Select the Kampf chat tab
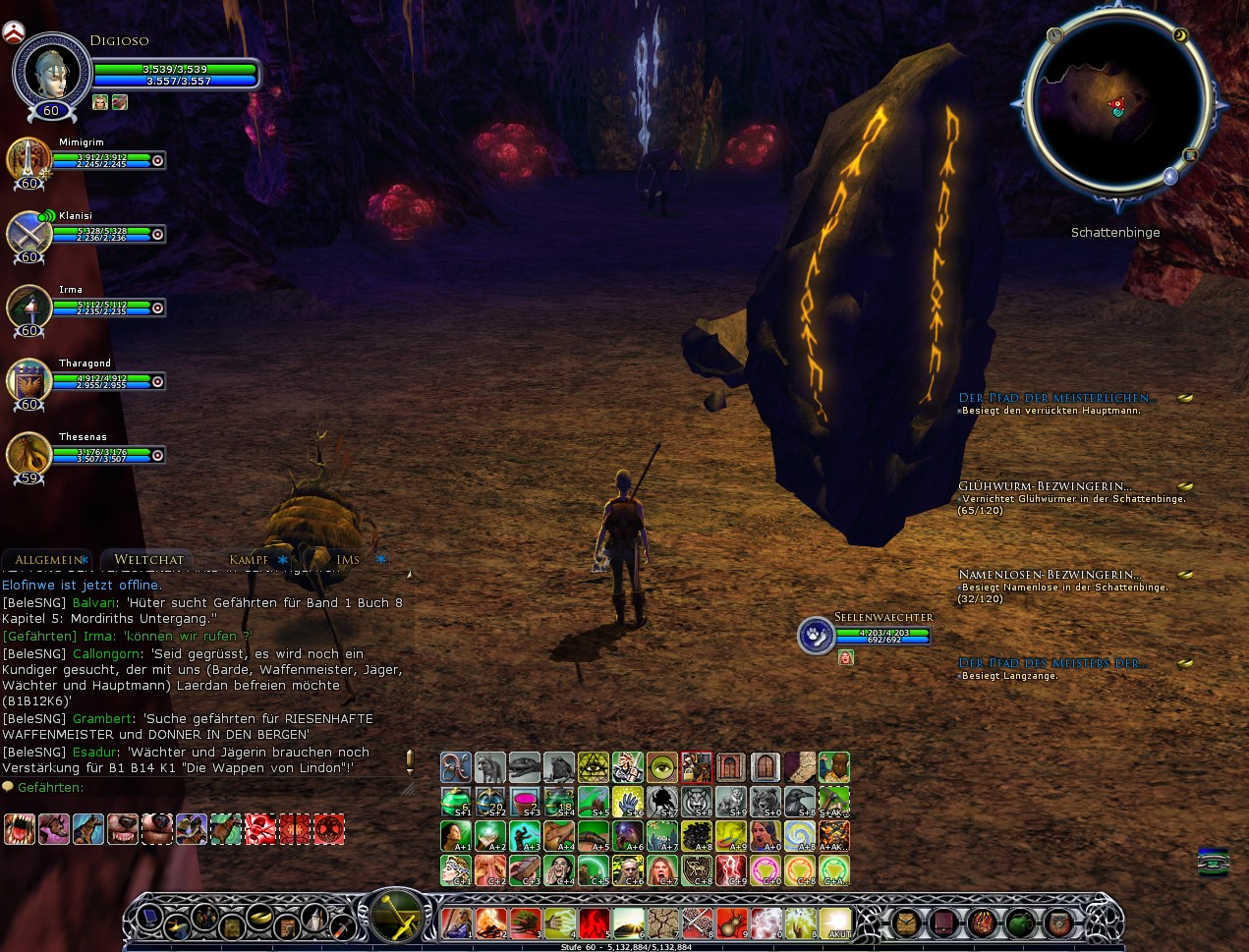The width and height of the screenshot is (1249, 952). click(x=249, y=560)
